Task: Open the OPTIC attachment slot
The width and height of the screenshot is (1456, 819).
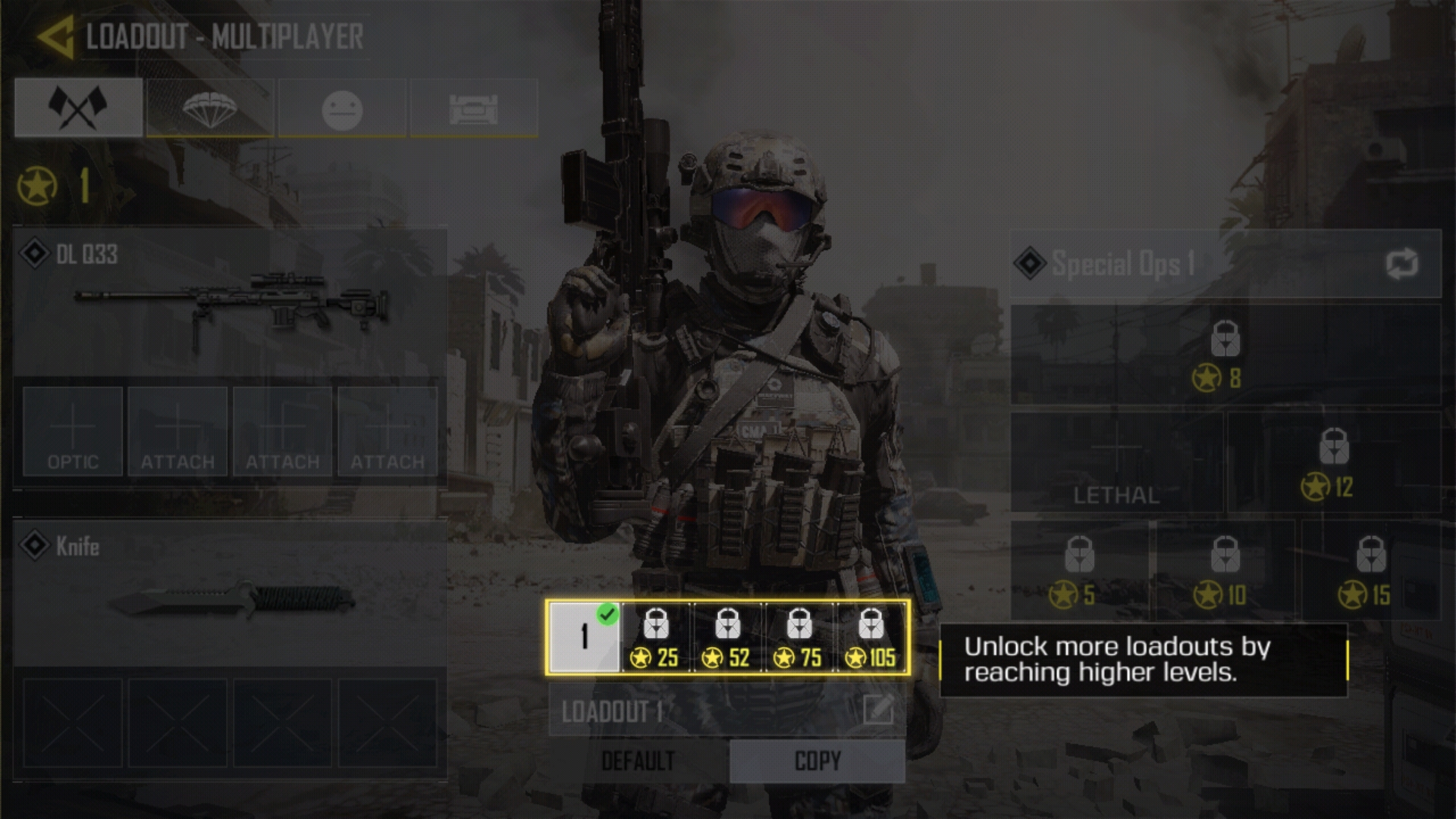Action: 73,431
